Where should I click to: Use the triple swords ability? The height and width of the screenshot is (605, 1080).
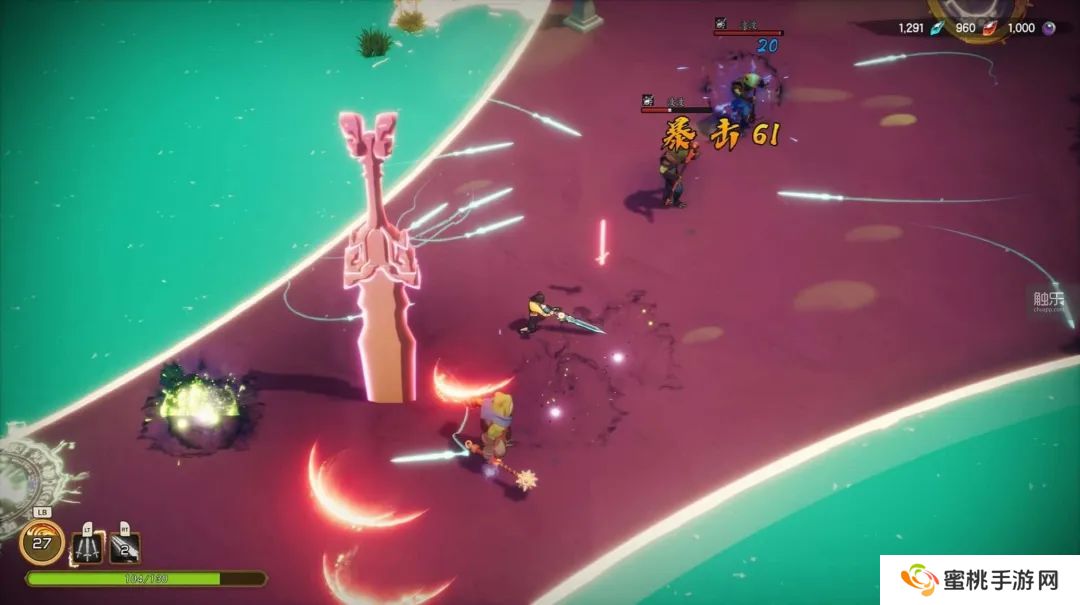tap(88, 546)
